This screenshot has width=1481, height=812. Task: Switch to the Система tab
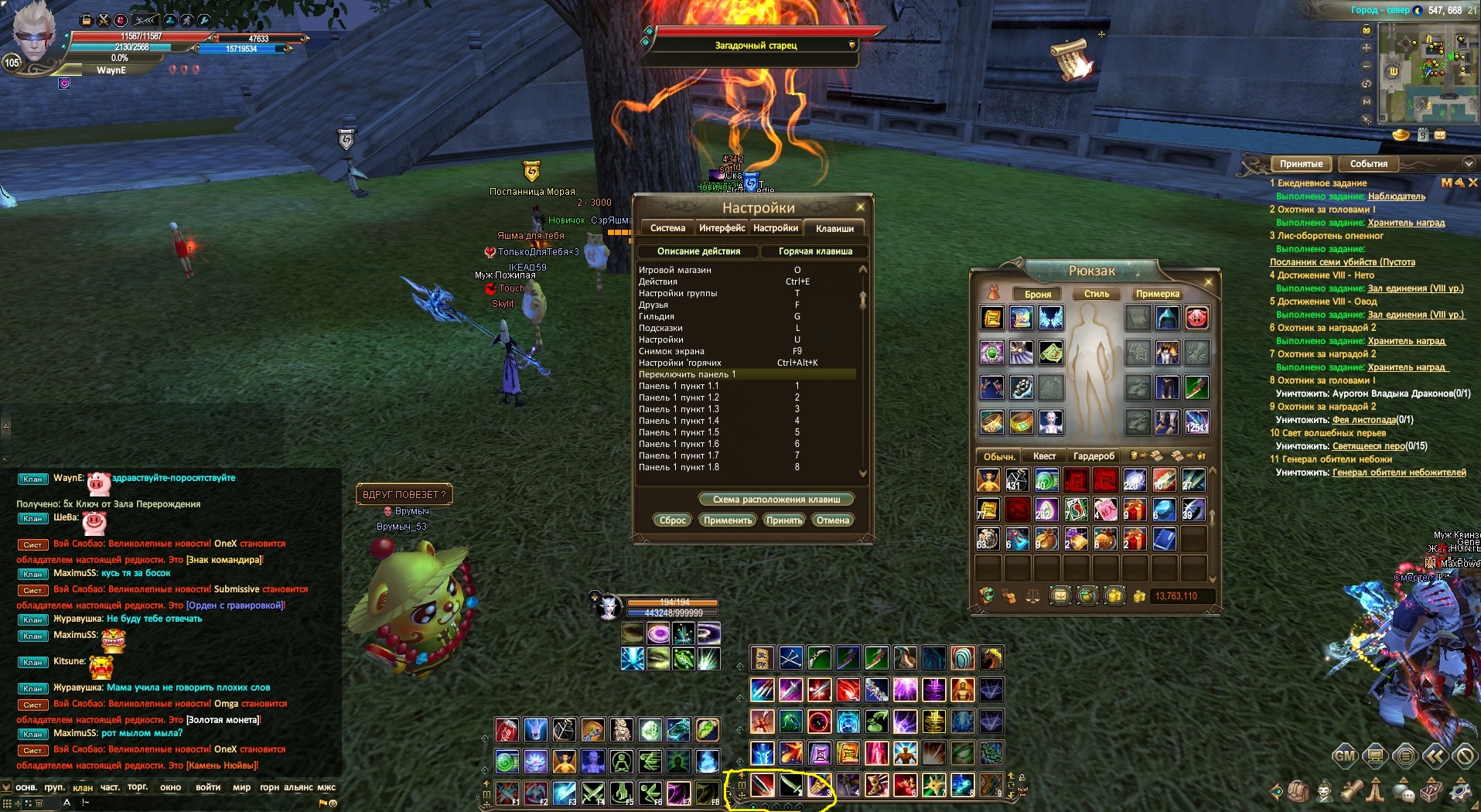click(x=667, y=228)
